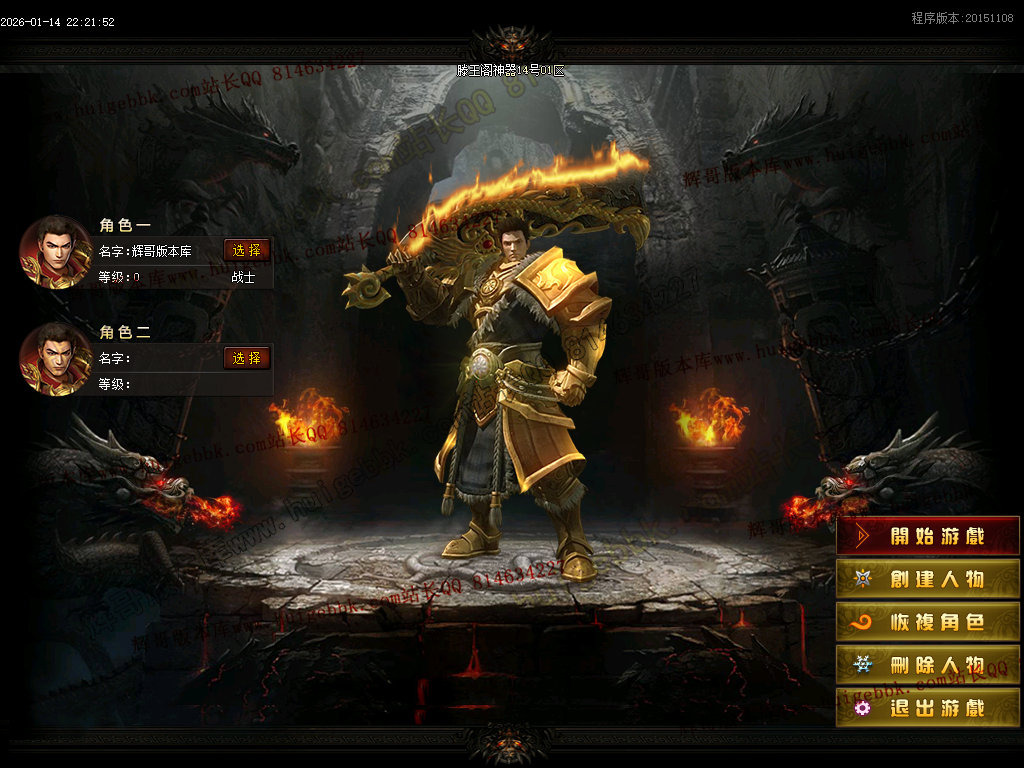
Task: Click the 角色二 character portrait
Action: 56,359
